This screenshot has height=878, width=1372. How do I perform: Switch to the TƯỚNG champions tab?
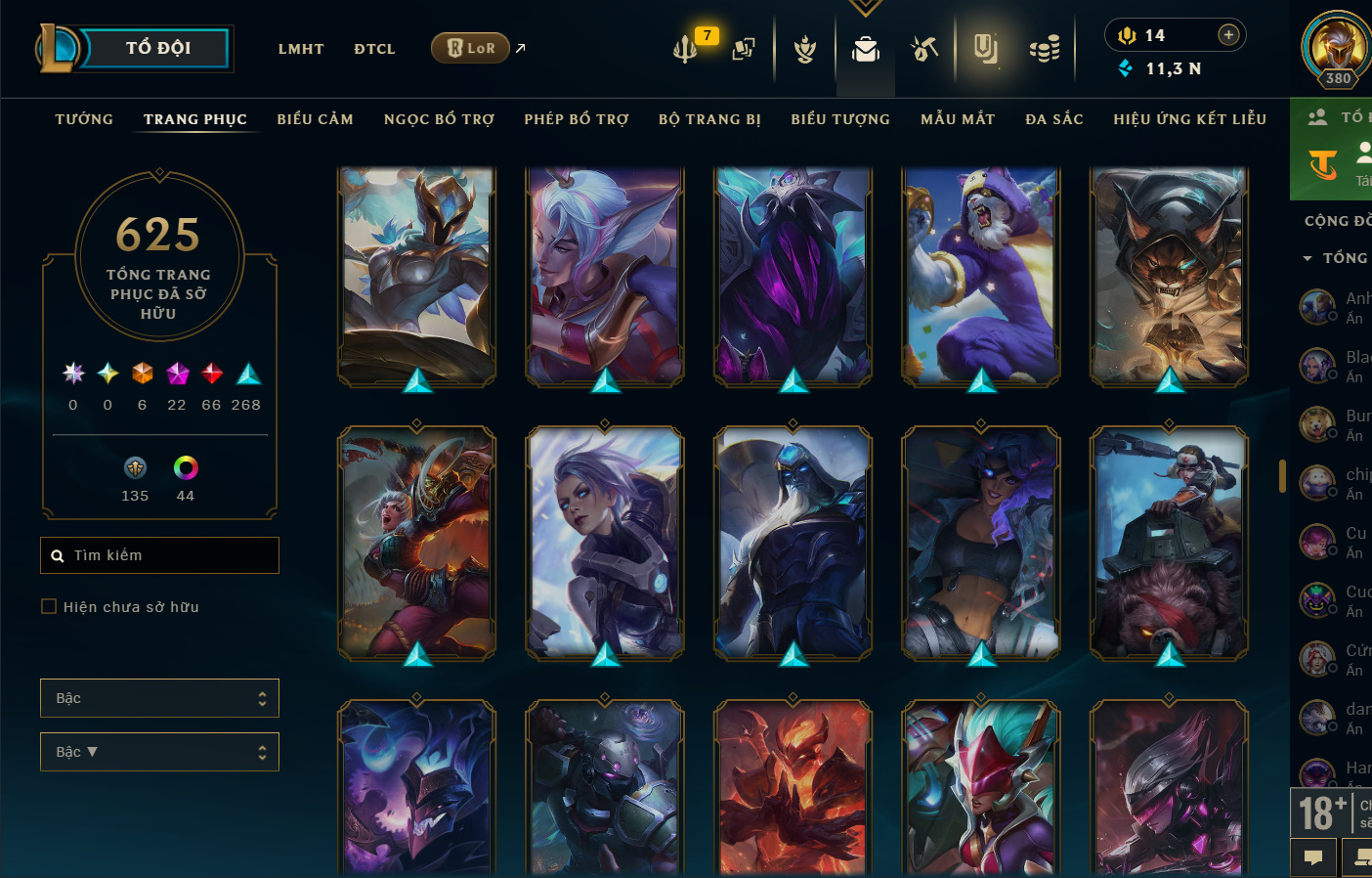(84, 119)
